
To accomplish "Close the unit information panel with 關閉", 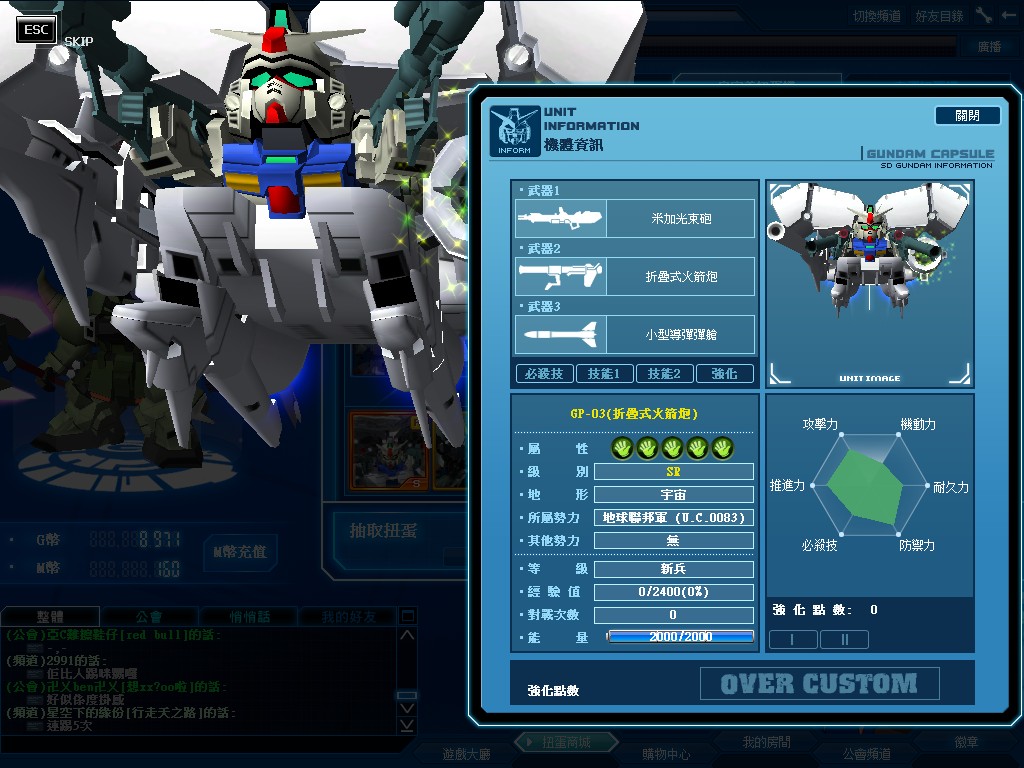I will pos(967,116).
